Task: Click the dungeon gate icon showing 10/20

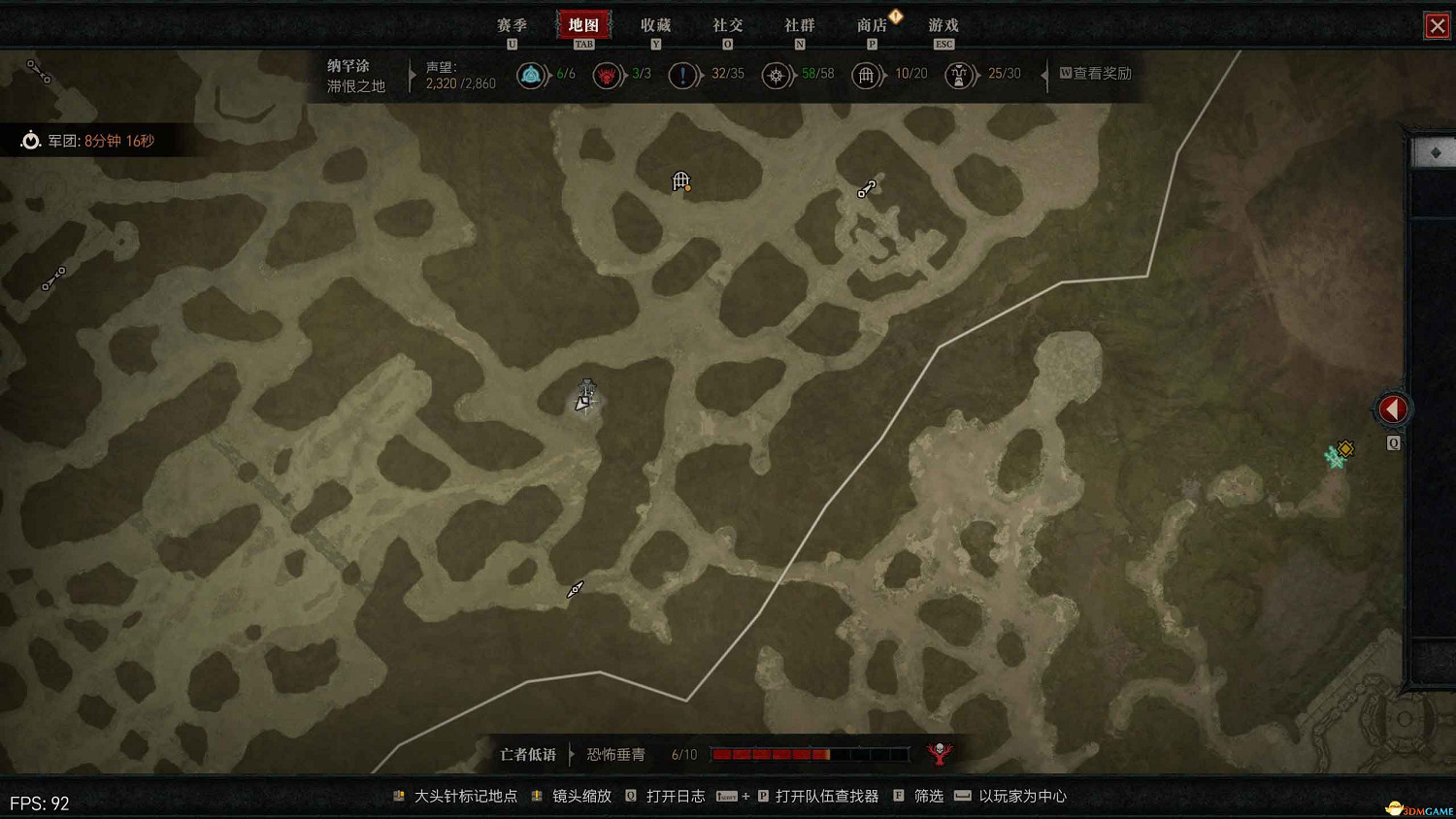Action: (866, 74)
